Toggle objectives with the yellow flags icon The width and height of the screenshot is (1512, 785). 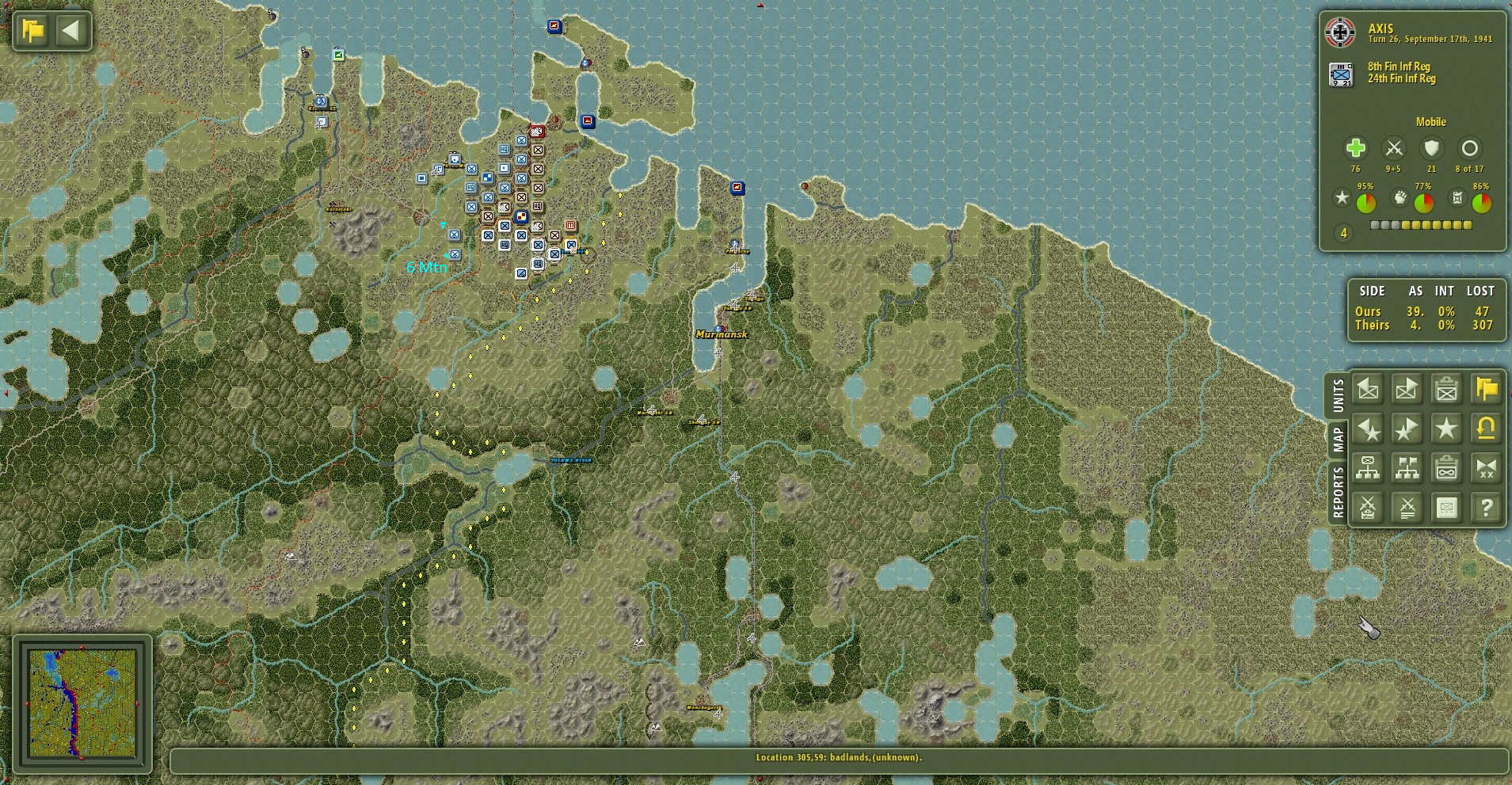pyautogui.click(x=1487, y=389)
